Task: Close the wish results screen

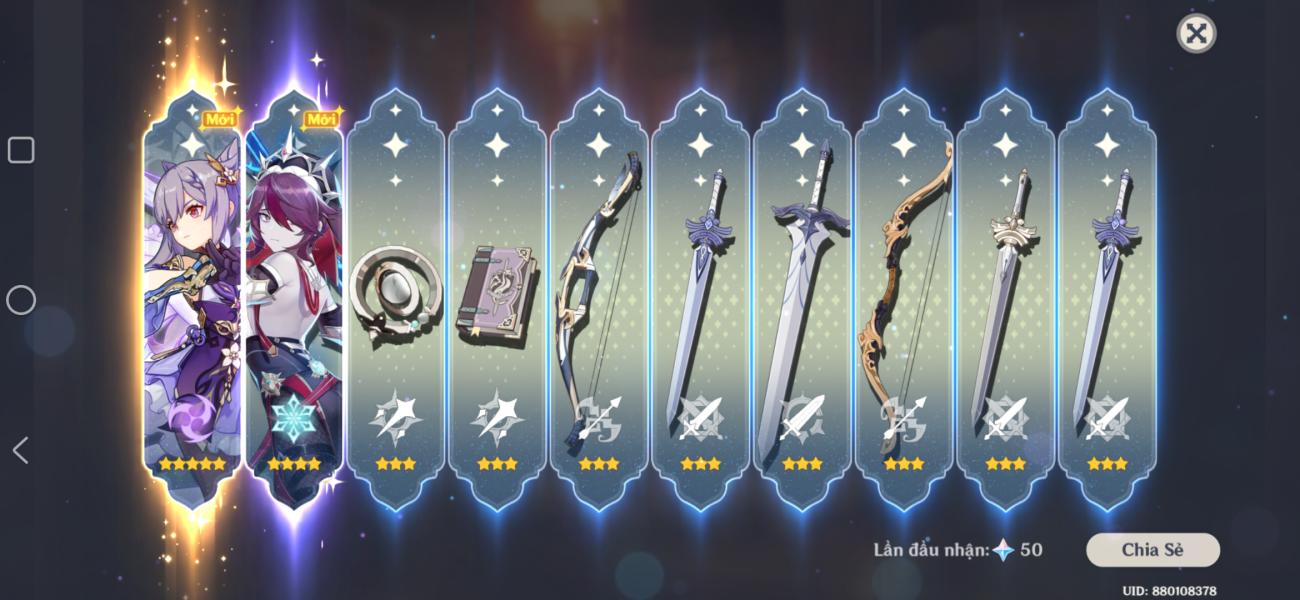Action: [x=1195, y=34]
